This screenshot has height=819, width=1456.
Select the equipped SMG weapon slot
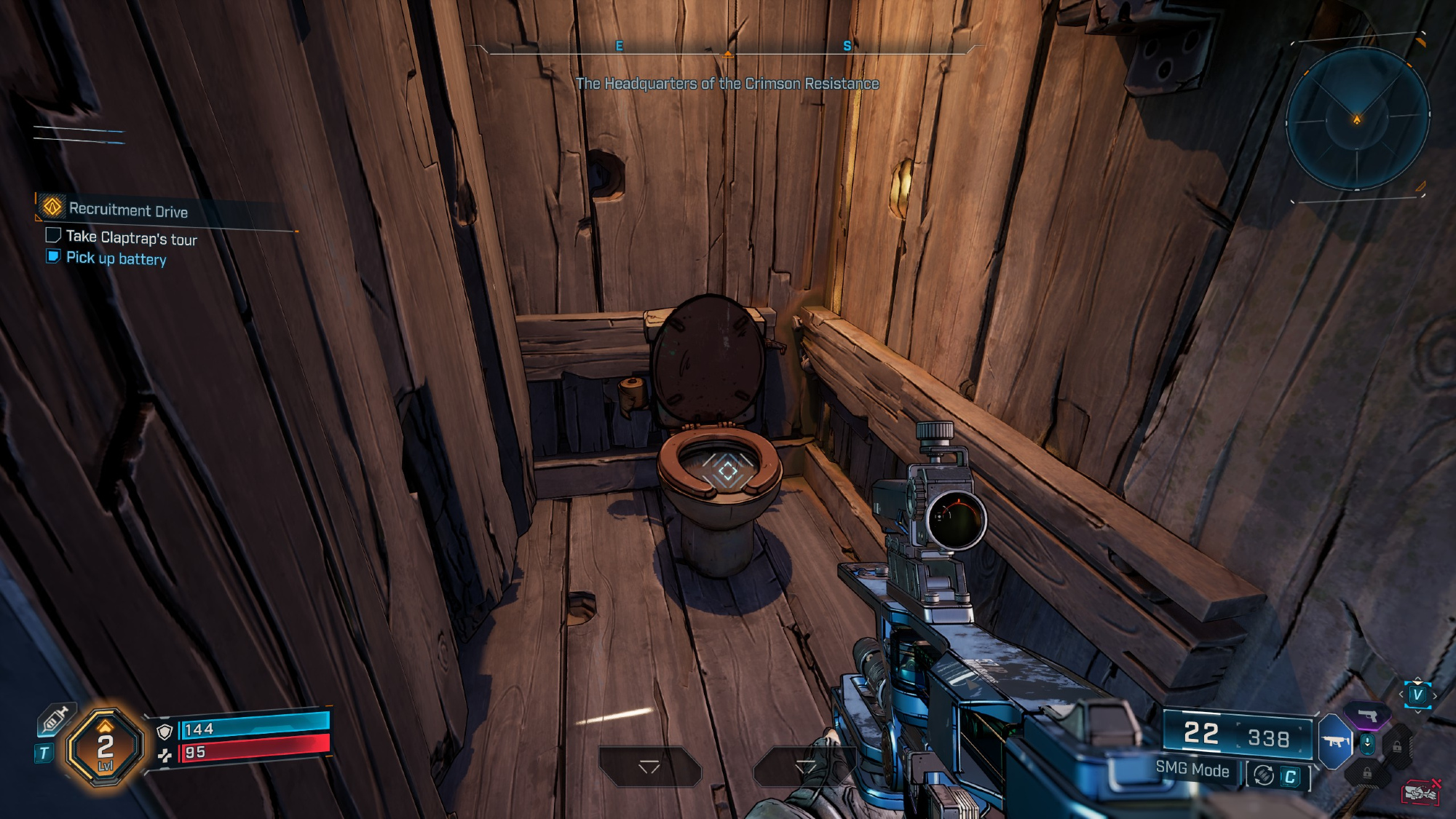click(x=1336, y=741)
